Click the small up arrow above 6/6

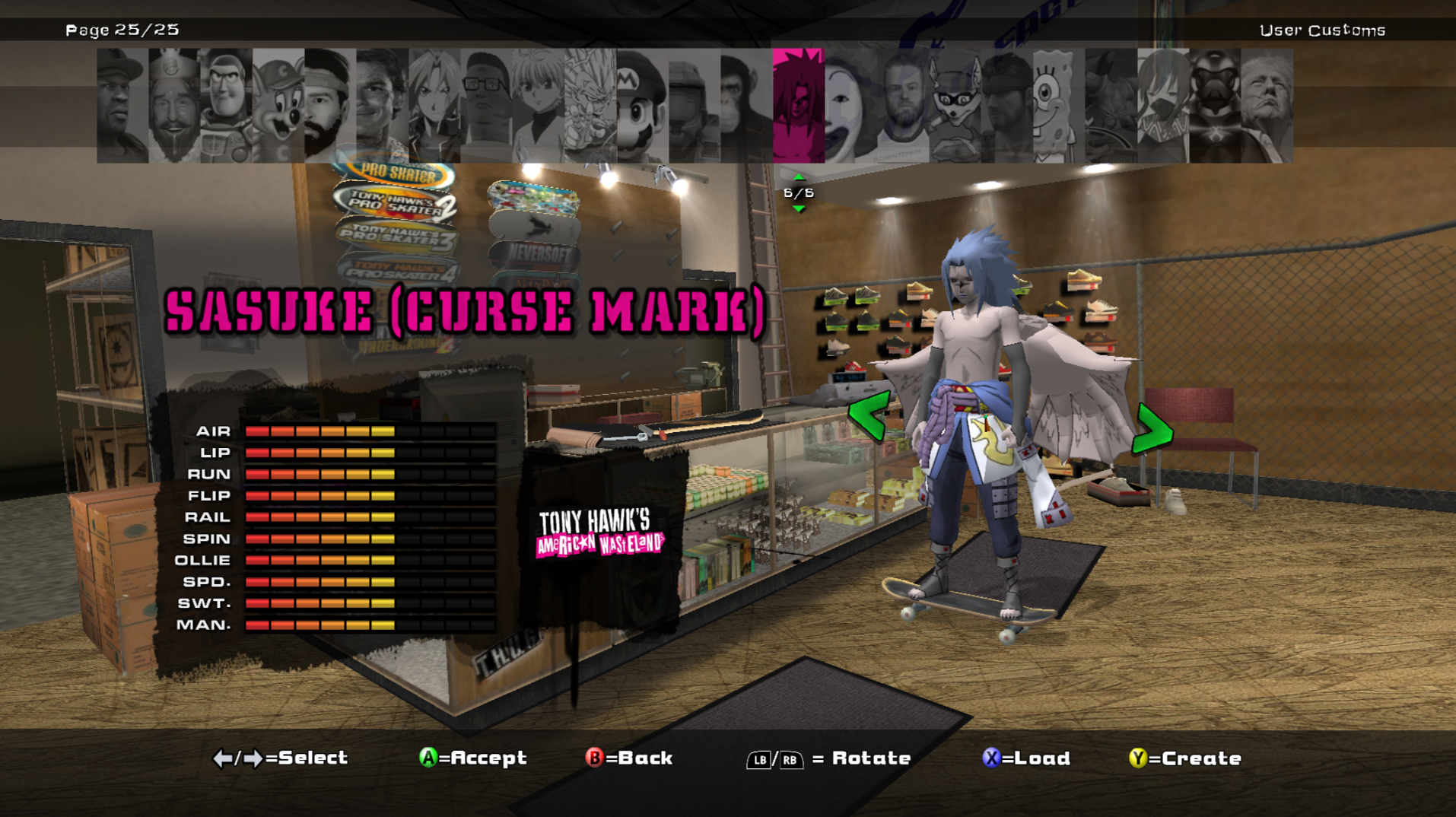pos(799,178)
